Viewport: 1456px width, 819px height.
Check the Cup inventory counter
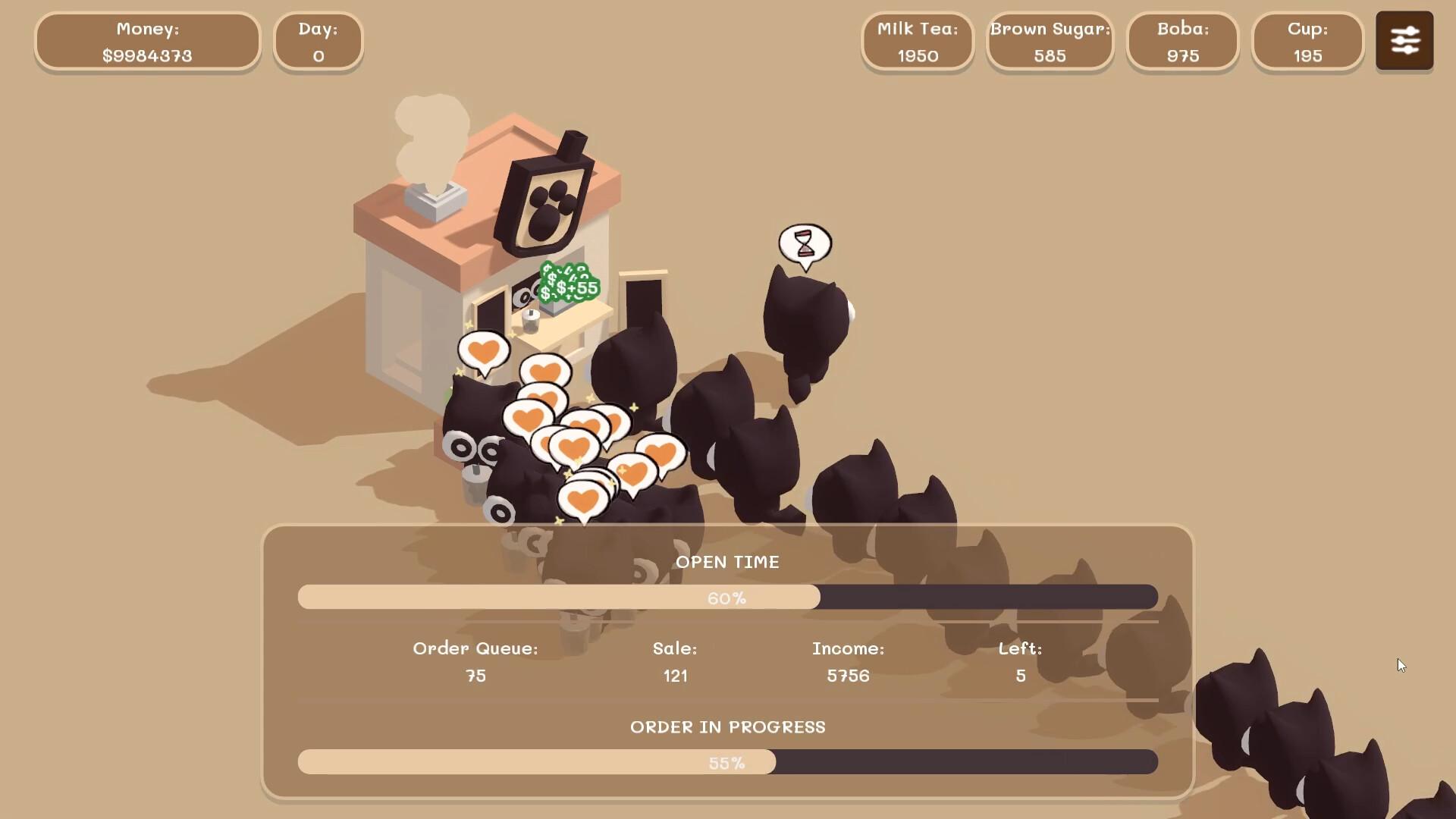1307,42
